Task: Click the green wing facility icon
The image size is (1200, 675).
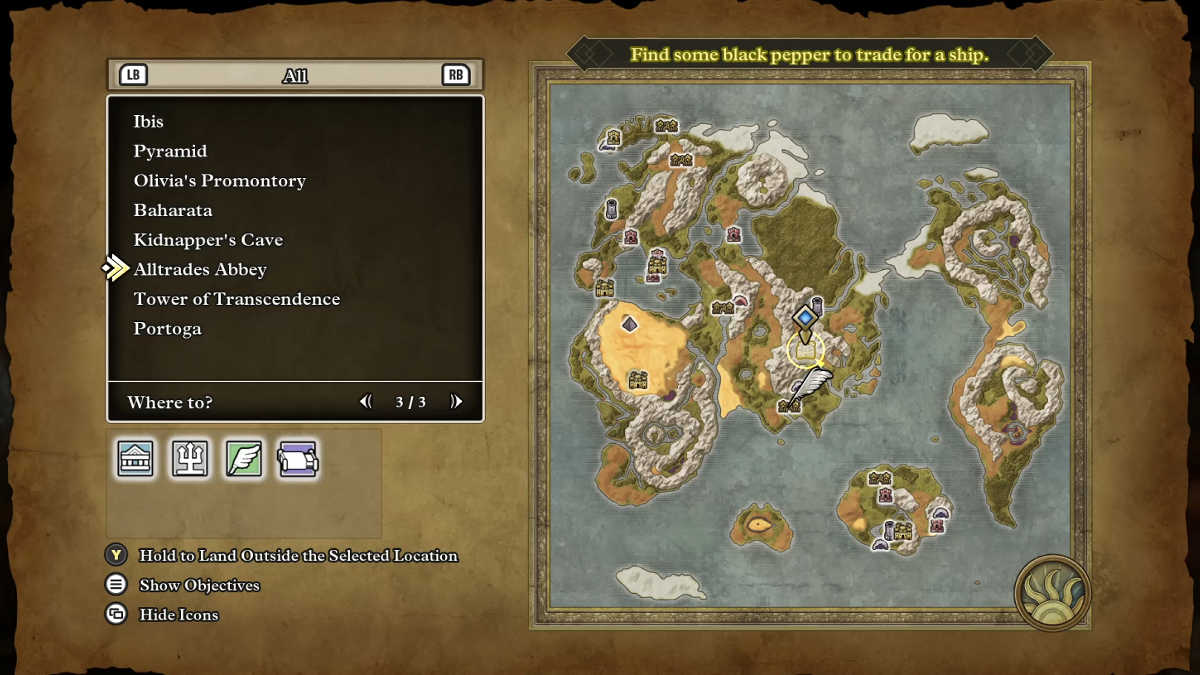Action: pos(244,459)
